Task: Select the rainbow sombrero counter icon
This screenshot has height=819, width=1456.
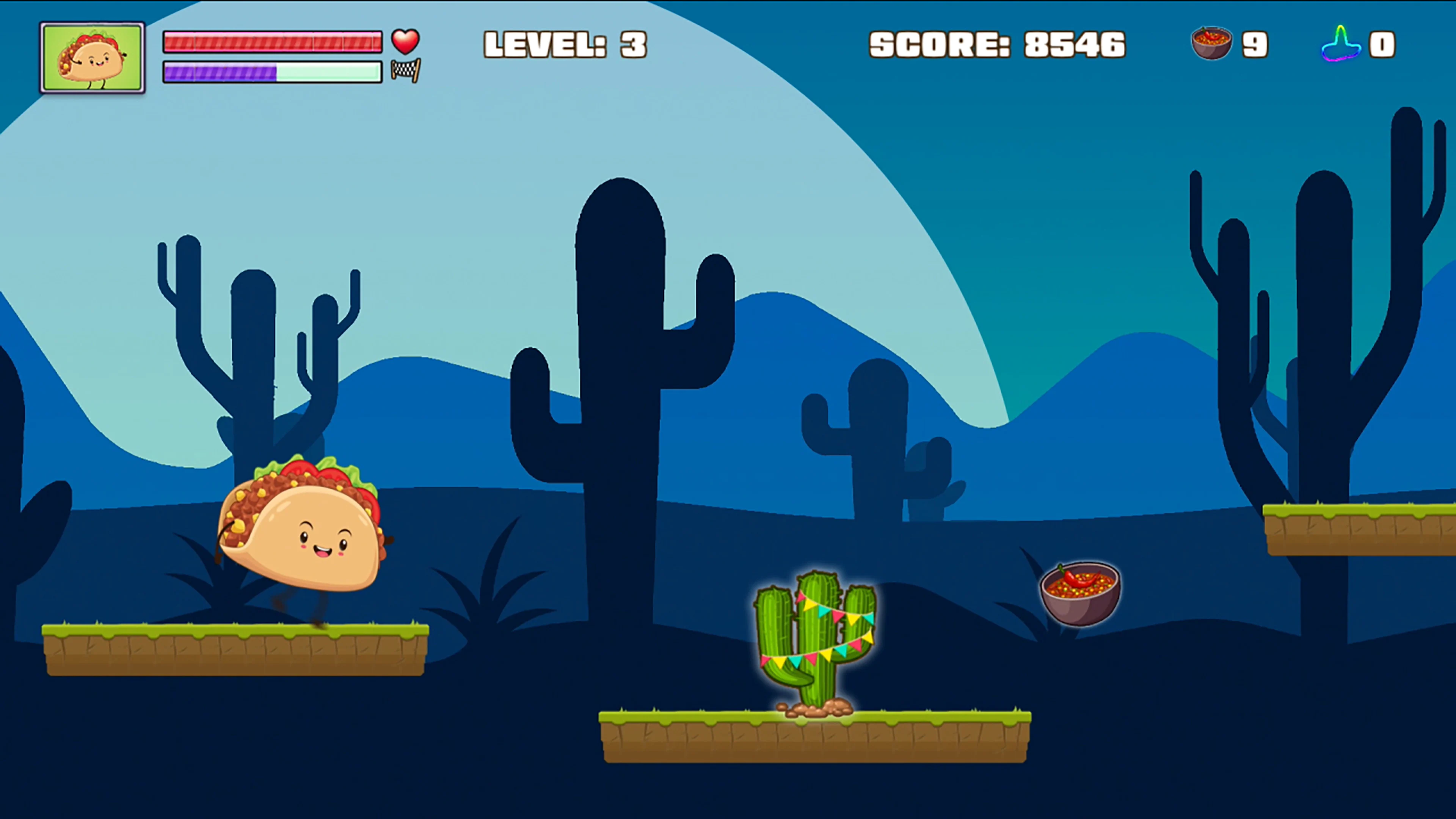Action: pos(1342,44)
